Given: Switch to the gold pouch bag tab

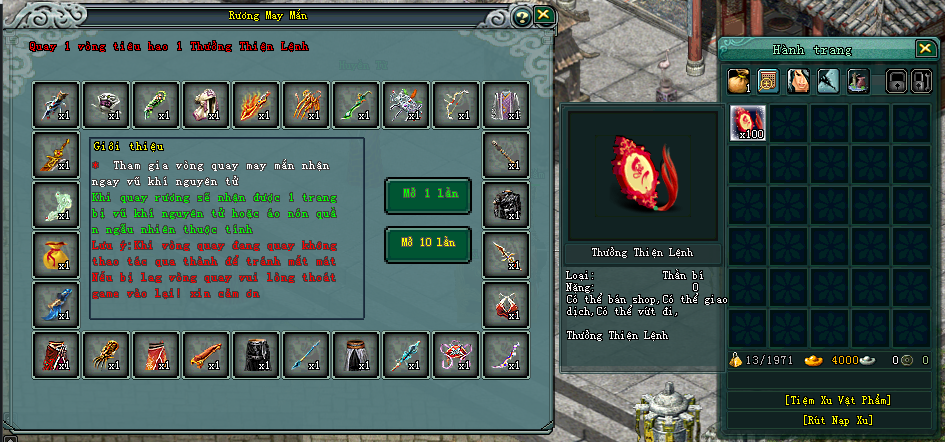Looking at the screenshot, I should coord(739,81).
